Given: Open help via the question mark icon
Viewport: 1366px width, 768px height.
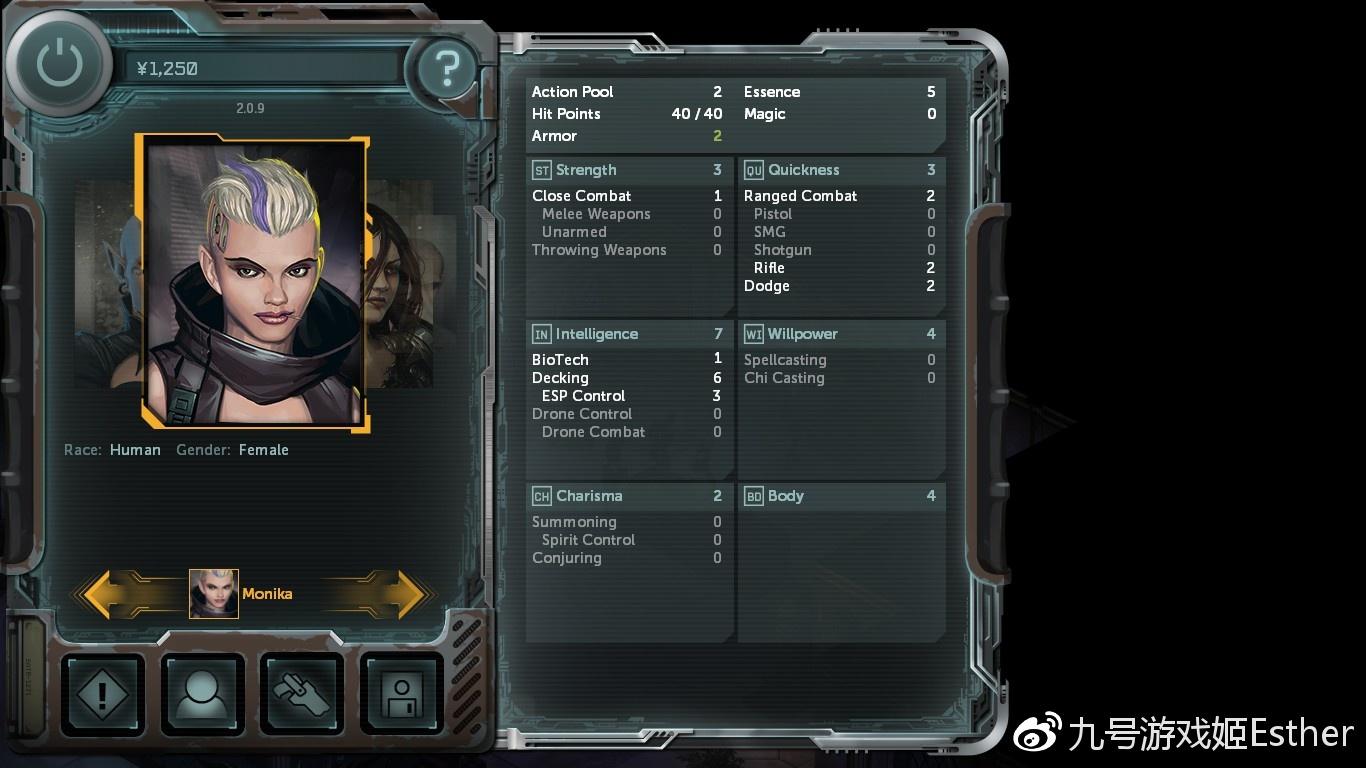Looking at the screenshot, I should pos(446,69).
